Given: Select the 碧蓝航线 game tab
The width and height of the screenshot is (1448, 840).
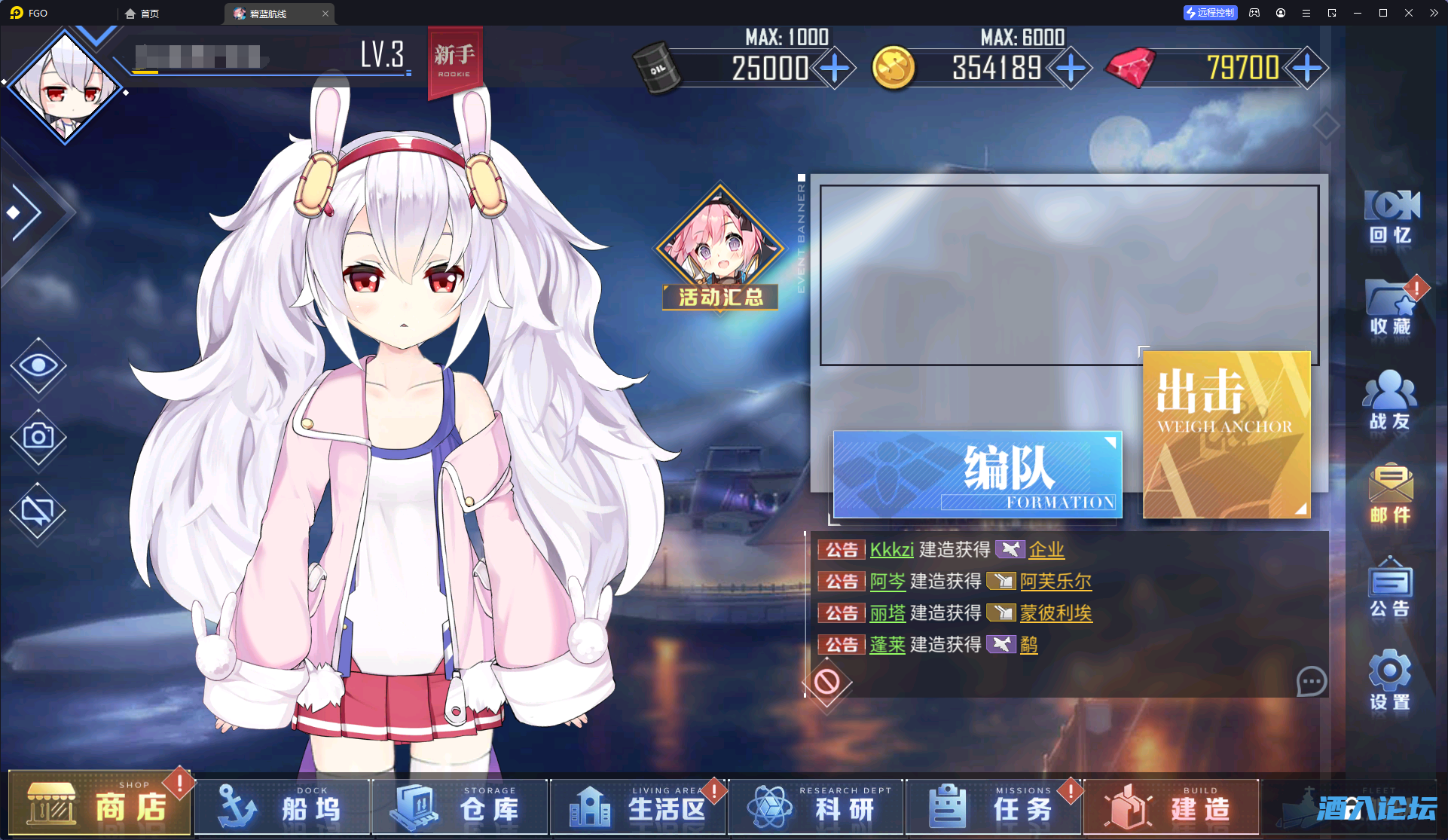Looking at the screenshot, I should 271,13.
